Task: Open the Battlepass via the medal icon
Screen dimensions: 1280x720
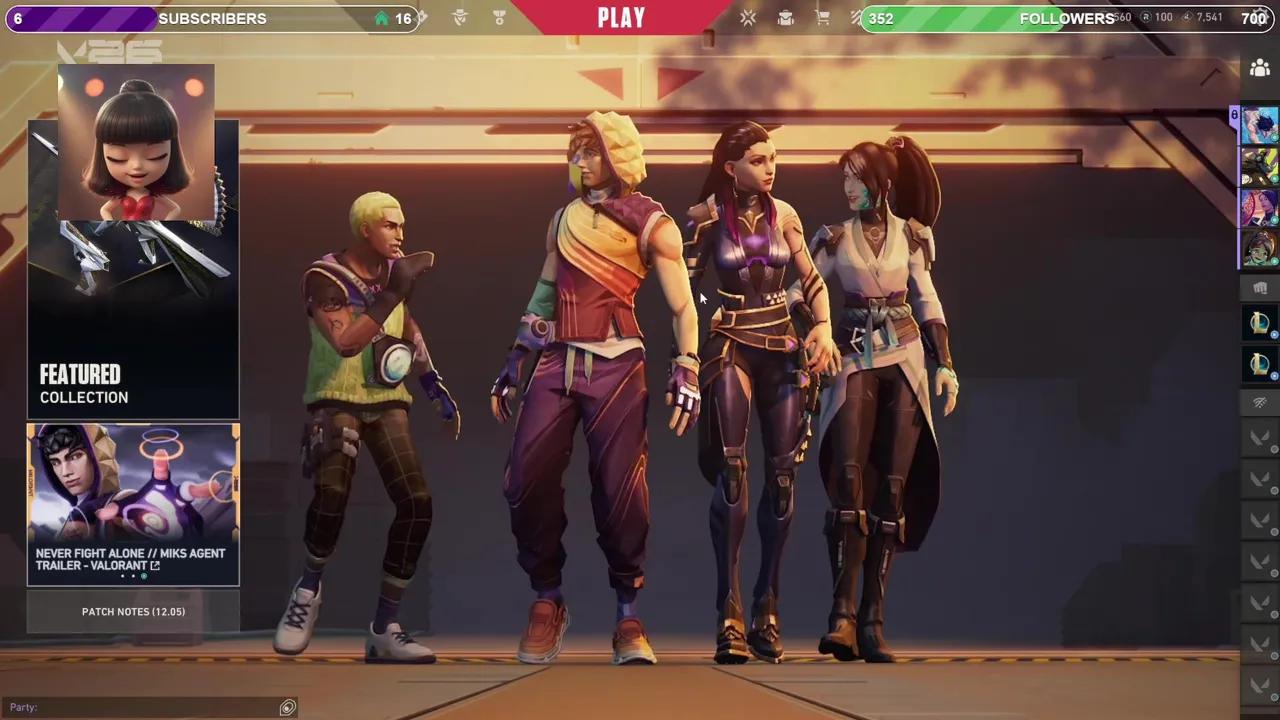Action: (498, 18)
